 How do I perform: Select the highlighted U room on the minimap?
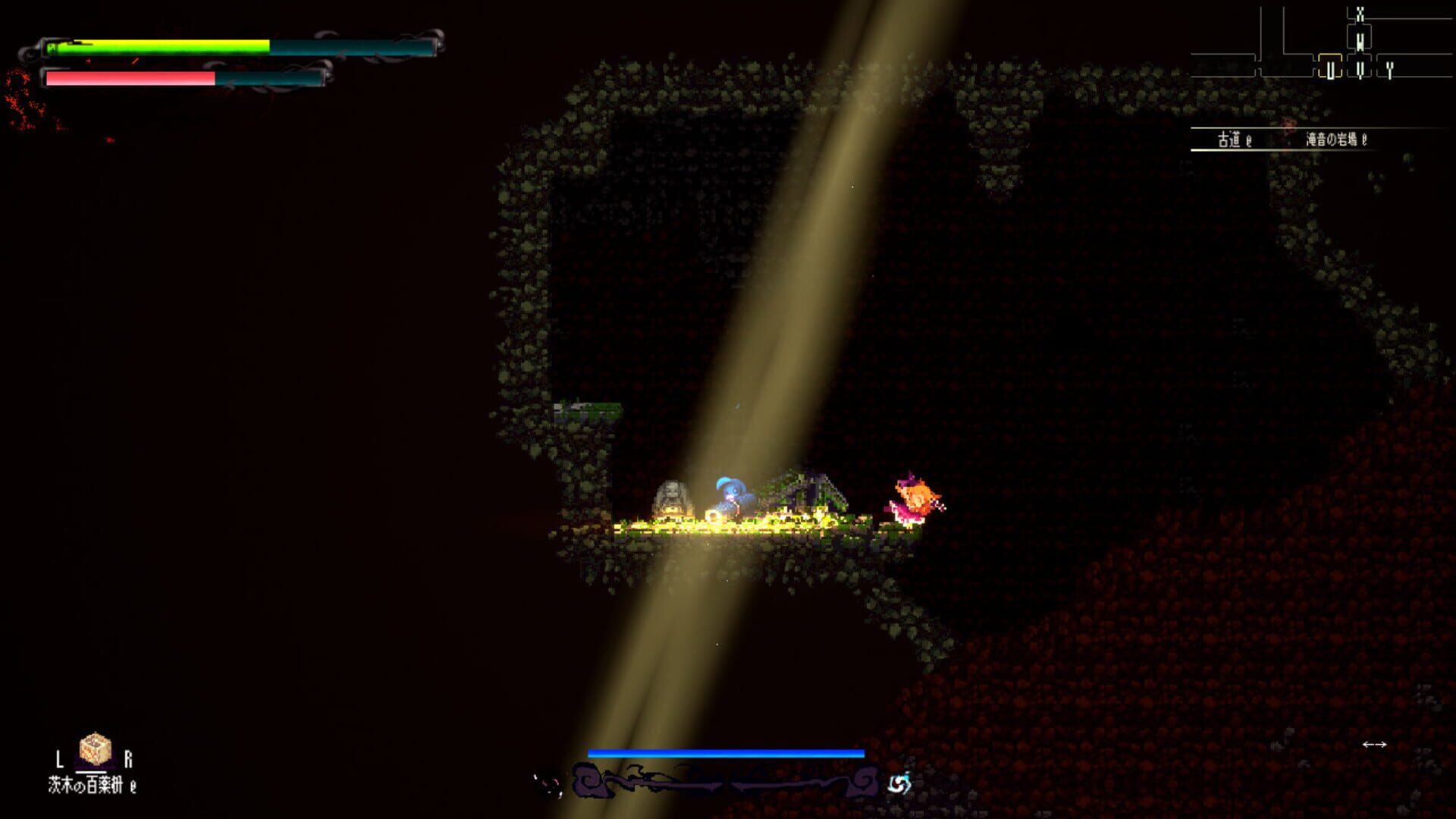pos(1331,69)
